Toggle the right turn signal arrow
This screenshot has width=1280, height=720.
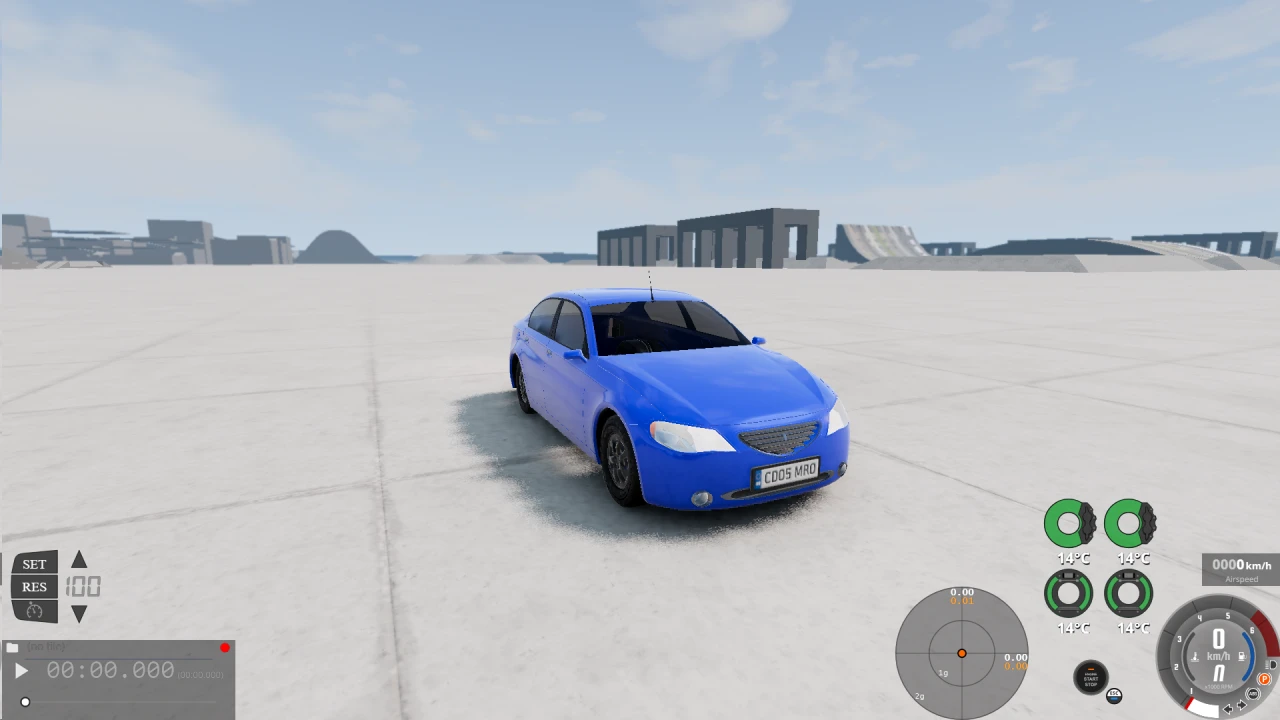coord(1241,704)
